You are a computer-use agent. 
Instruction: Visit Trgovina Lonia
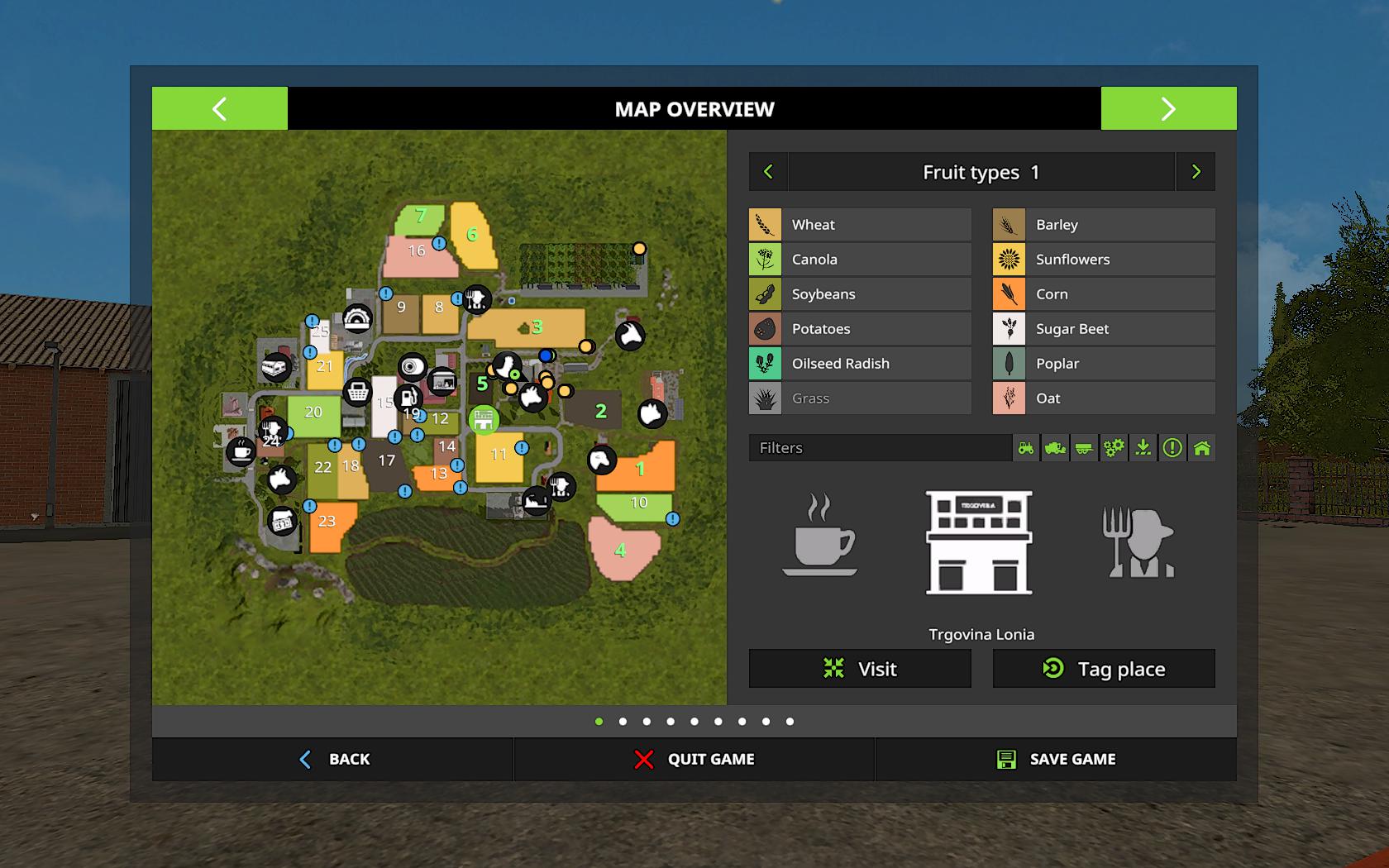[x=860, y=669]
